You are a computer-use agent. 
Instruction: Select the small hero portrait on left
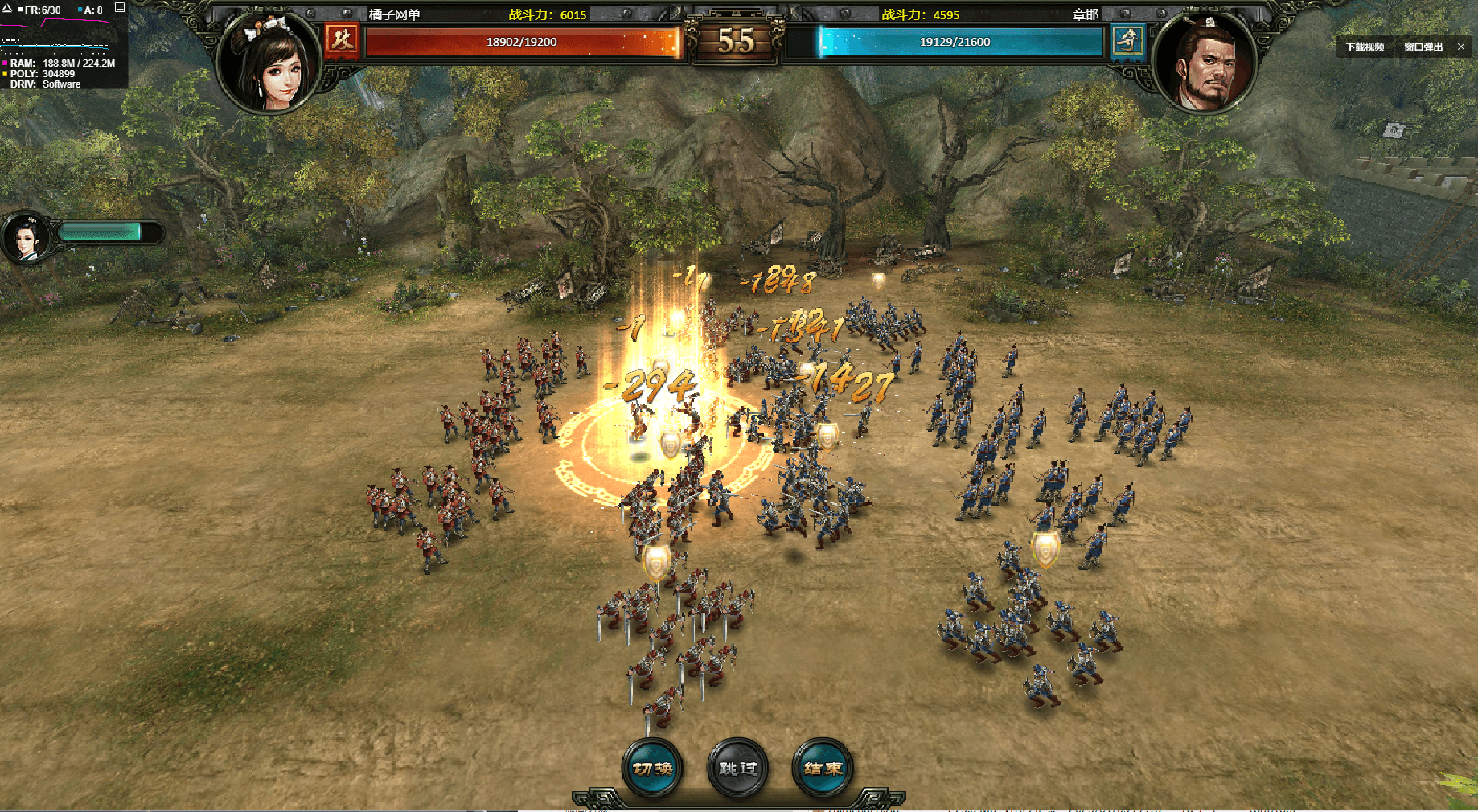tap(27, 237)
